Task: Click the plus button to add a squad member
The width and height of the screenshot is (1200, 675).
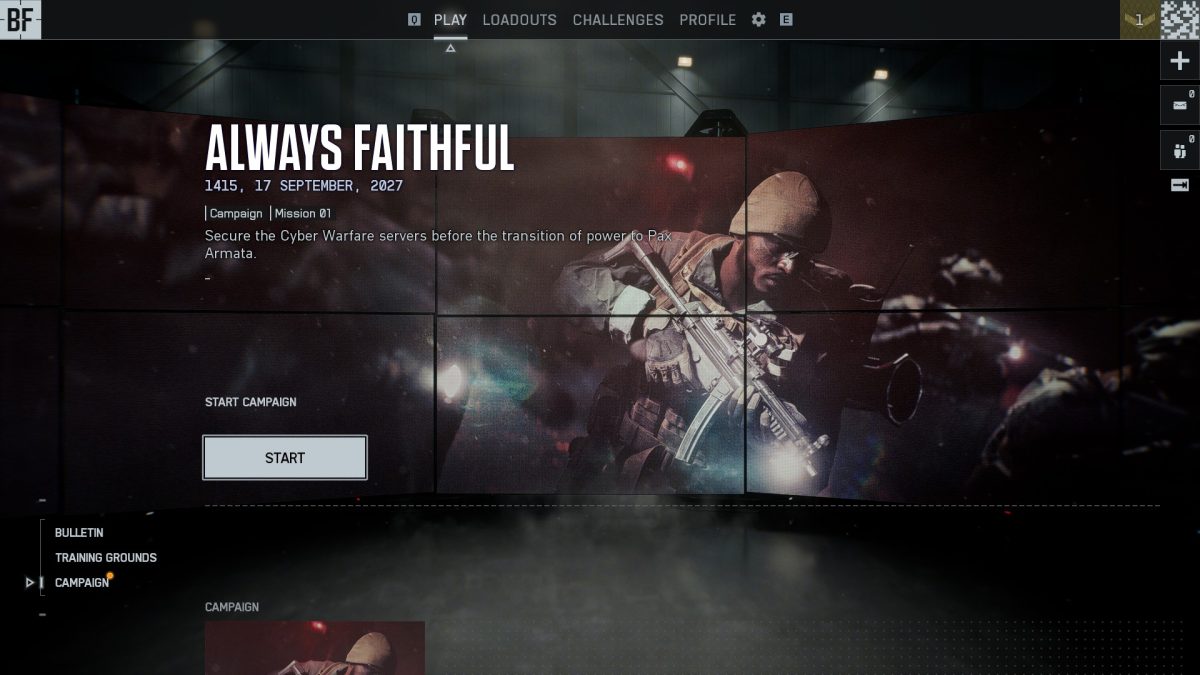Action: [1179, 62]
